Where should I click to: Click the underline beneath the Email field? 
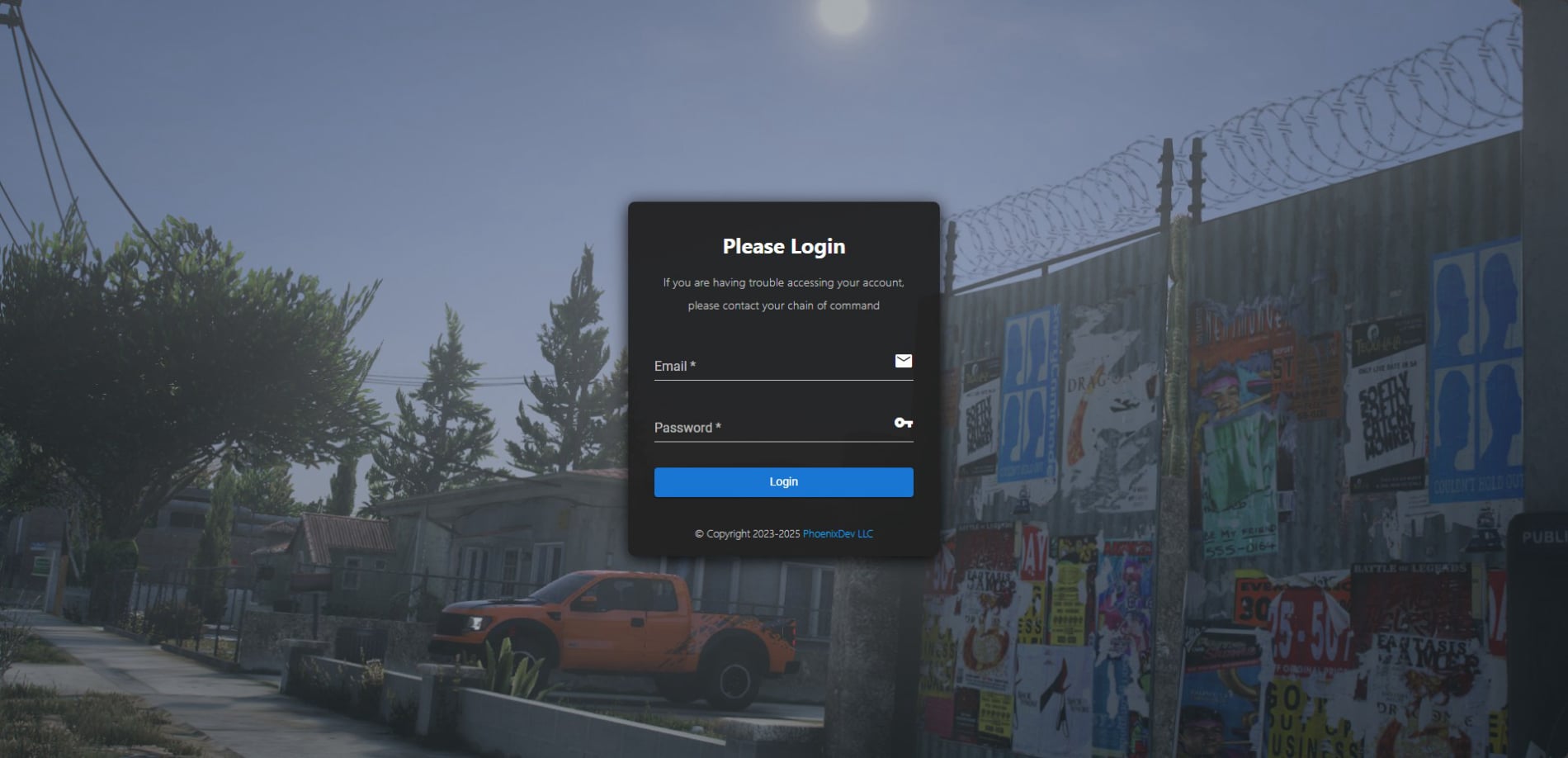point(783,379)
